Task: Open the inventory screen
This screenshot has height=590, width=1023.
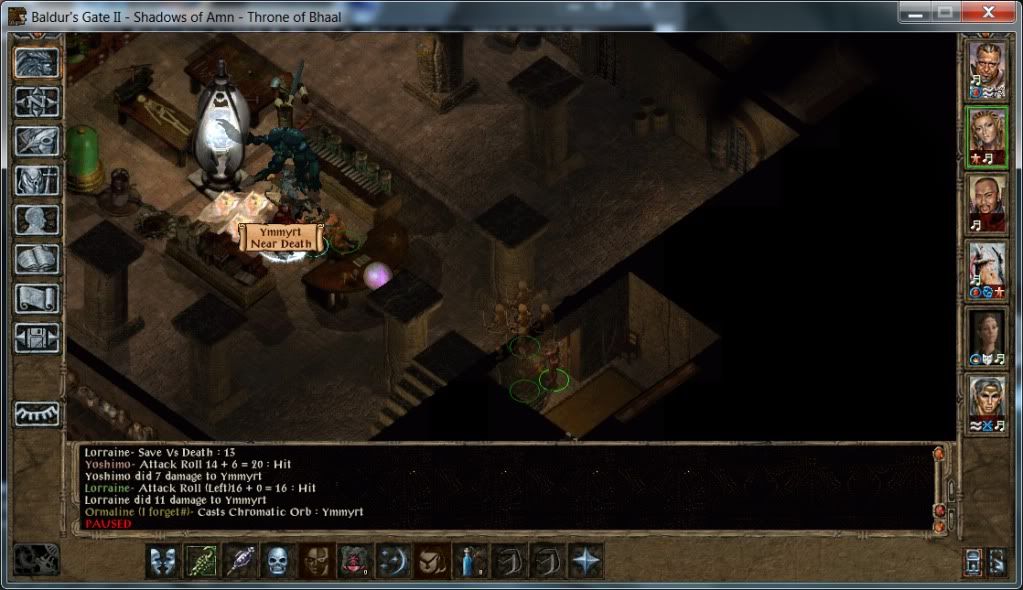Action: click(x=37, y=180)
